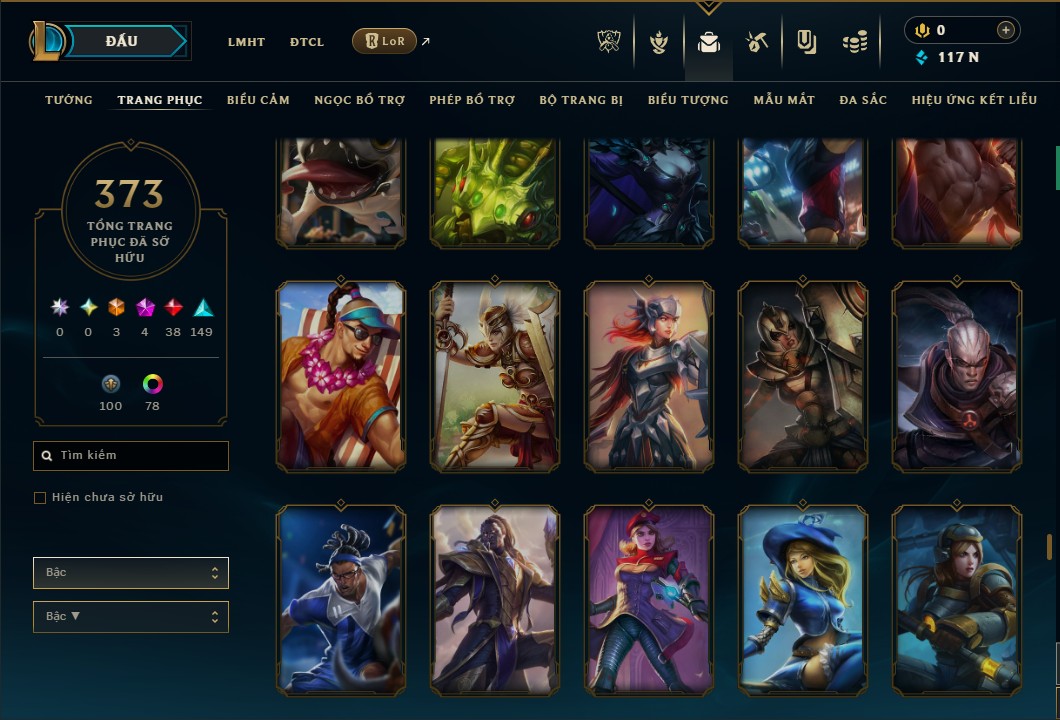The image size is (1060, 720).
Task: Click the Tìm kiếm search field
Action: [x=131, y=456]
